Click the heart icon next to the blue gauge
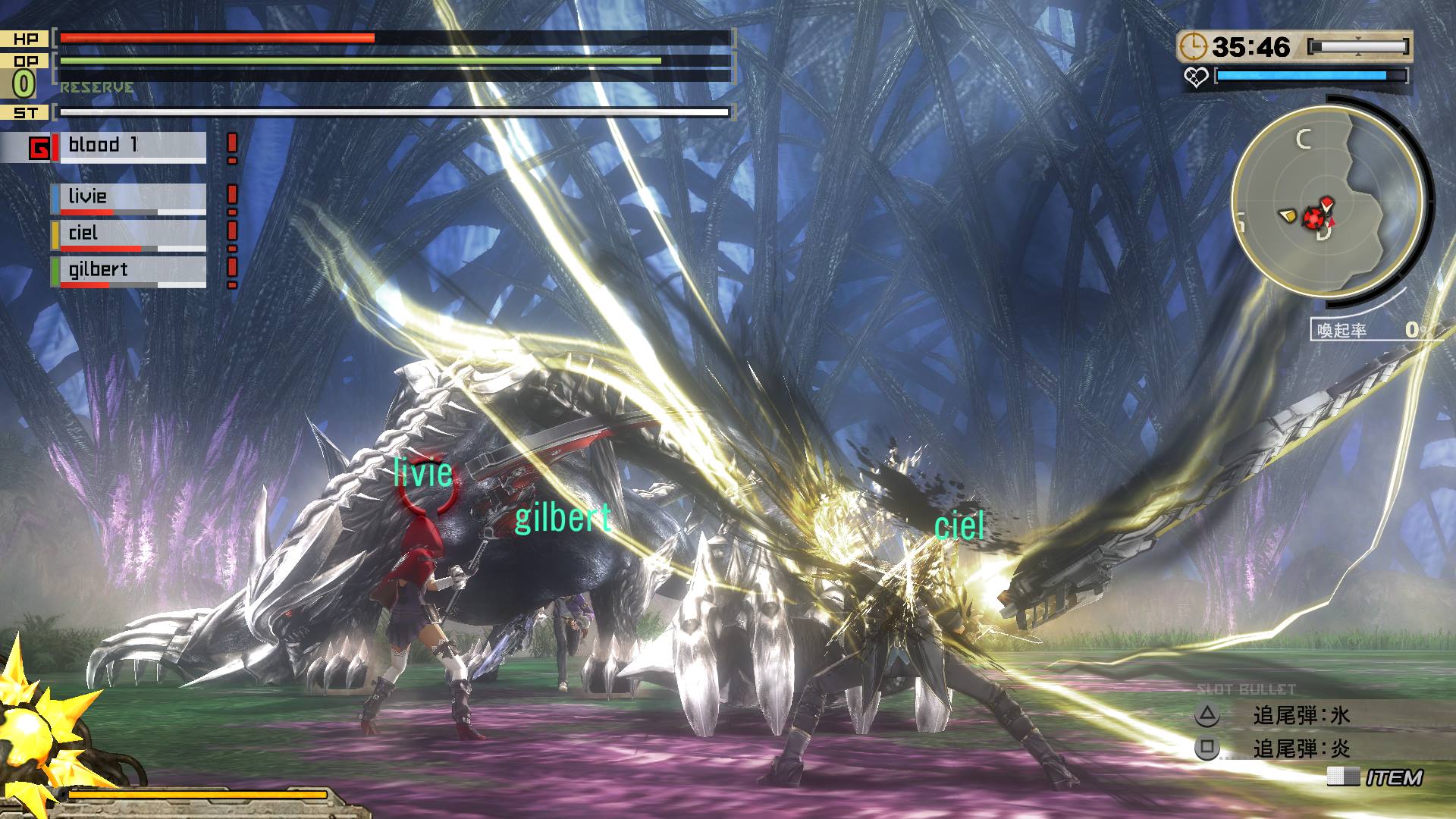The width and height of the screenshot is (1456, 819). 1197,77
